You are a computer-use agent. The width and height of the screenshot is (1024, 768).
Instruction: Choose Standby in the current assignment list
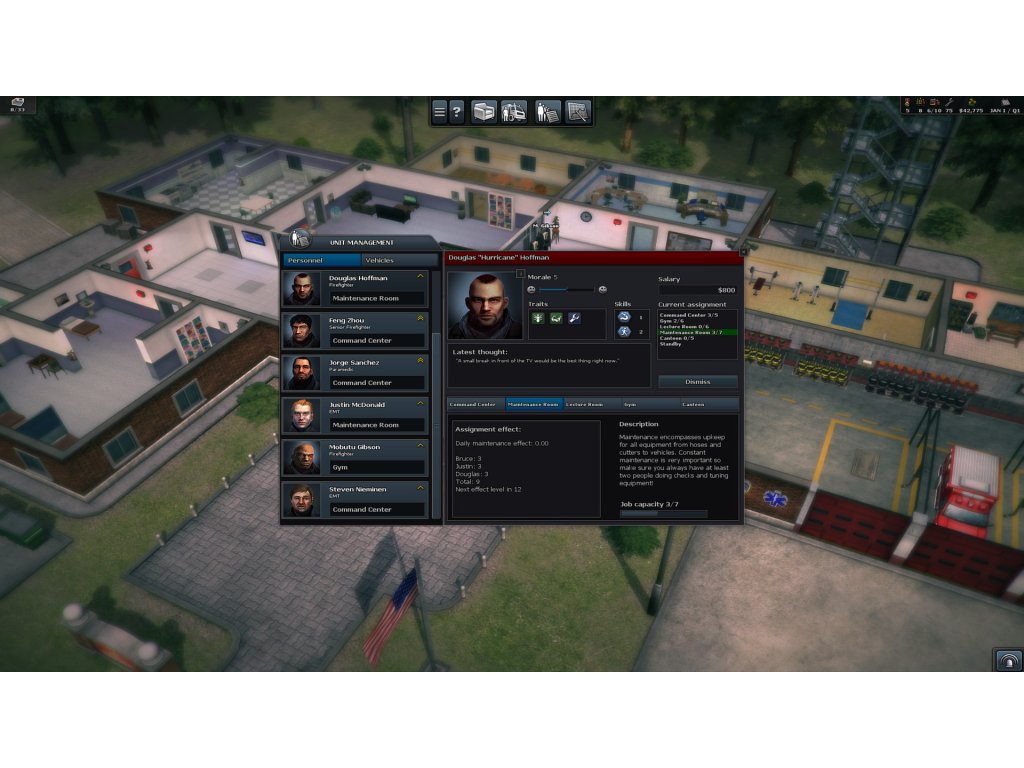pyautogui.click(x=671, y=344)
